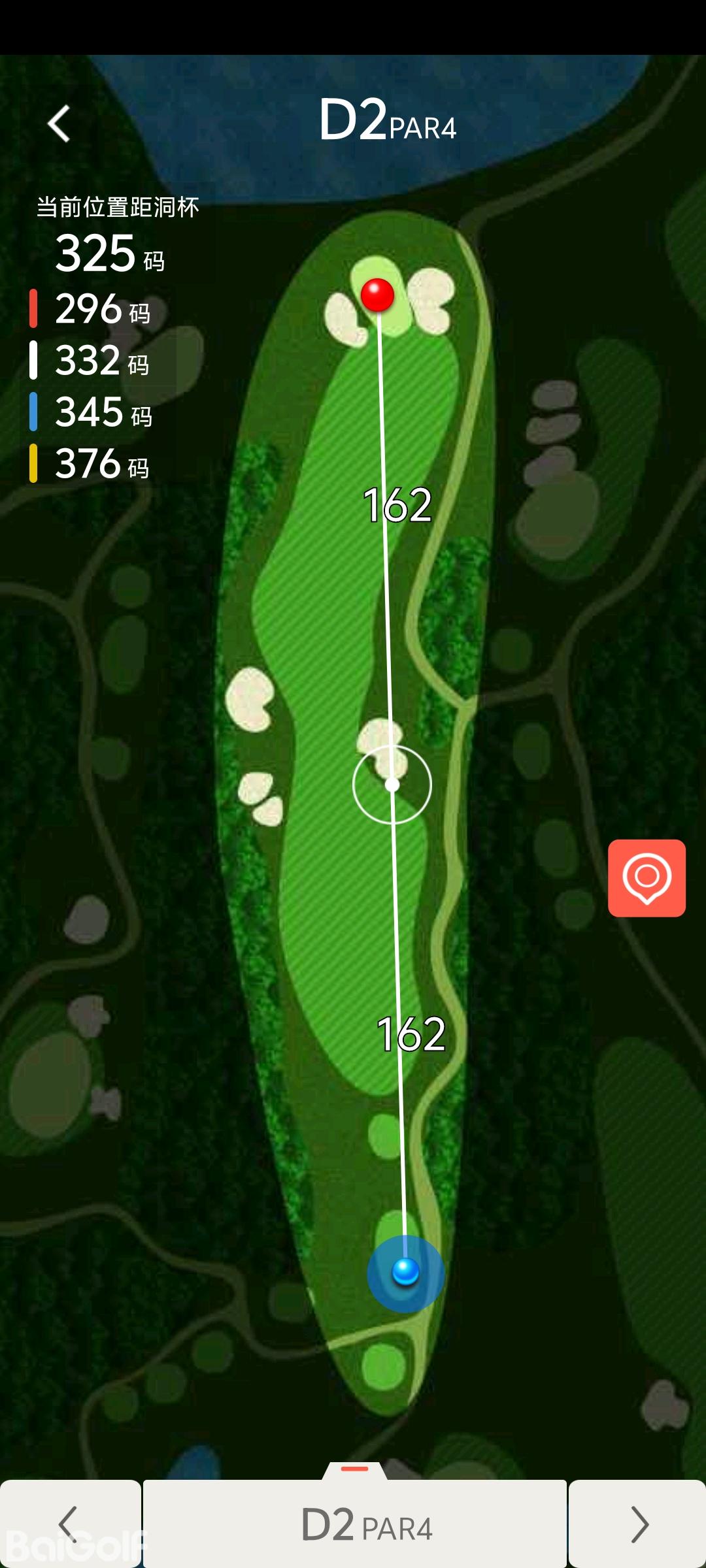
Task: Tap the red location pin button
Action: tap(647, 877)
